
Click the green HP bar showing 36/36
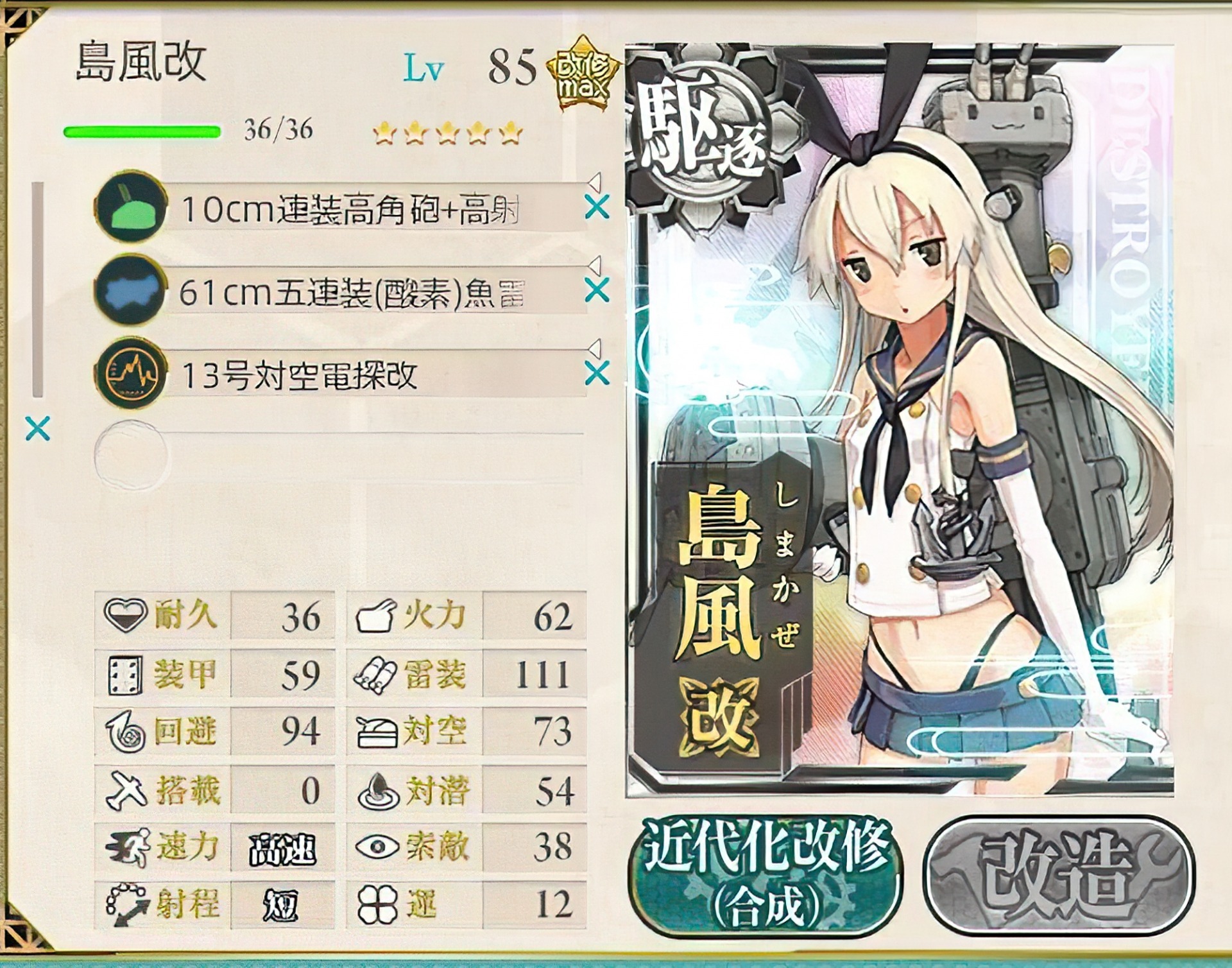pyautogui.click(x=141, y=132)
